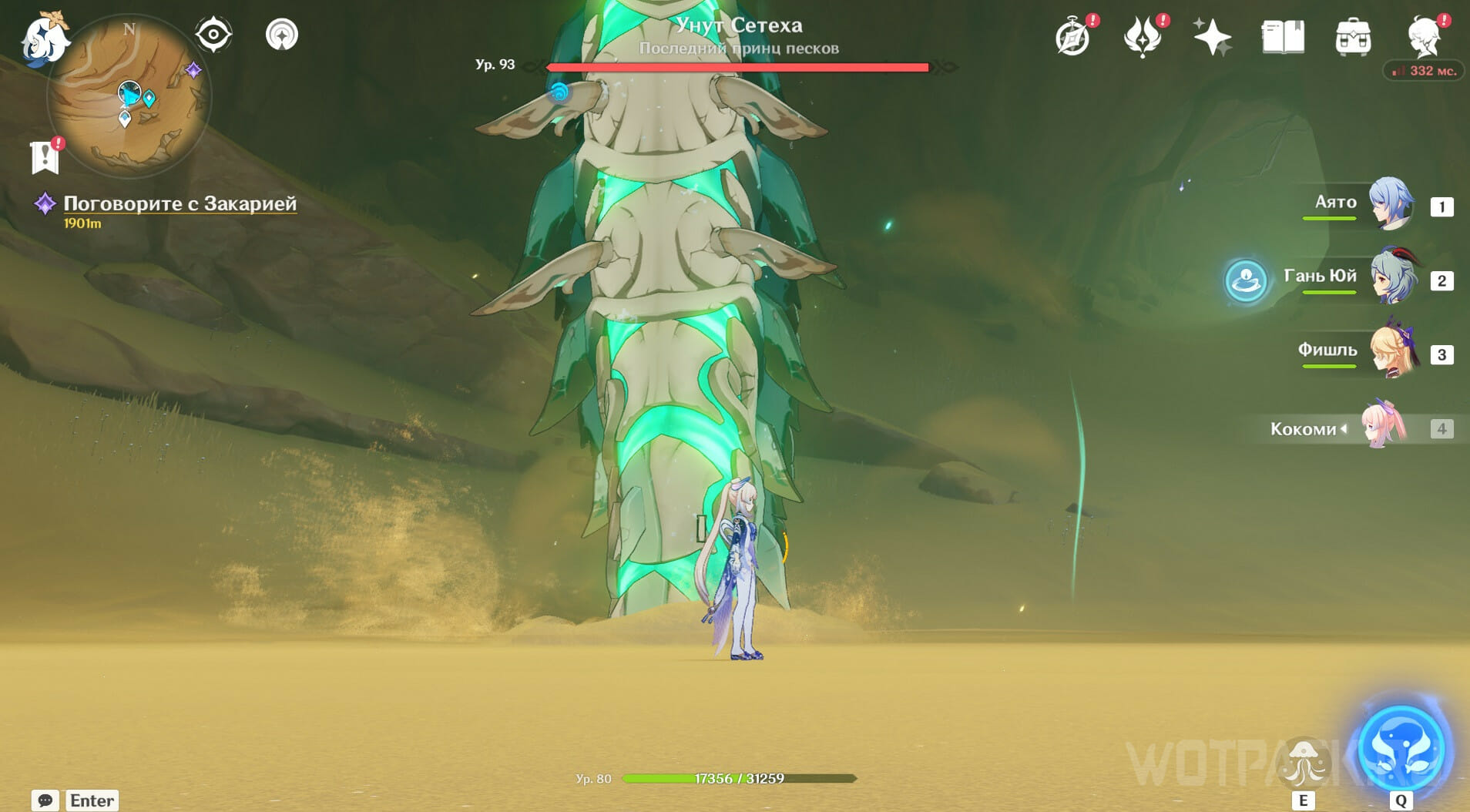This screenshot has width=1470, height=812.
Task: Open the inventory backpack icon
Action: [x=1353, y=37]
